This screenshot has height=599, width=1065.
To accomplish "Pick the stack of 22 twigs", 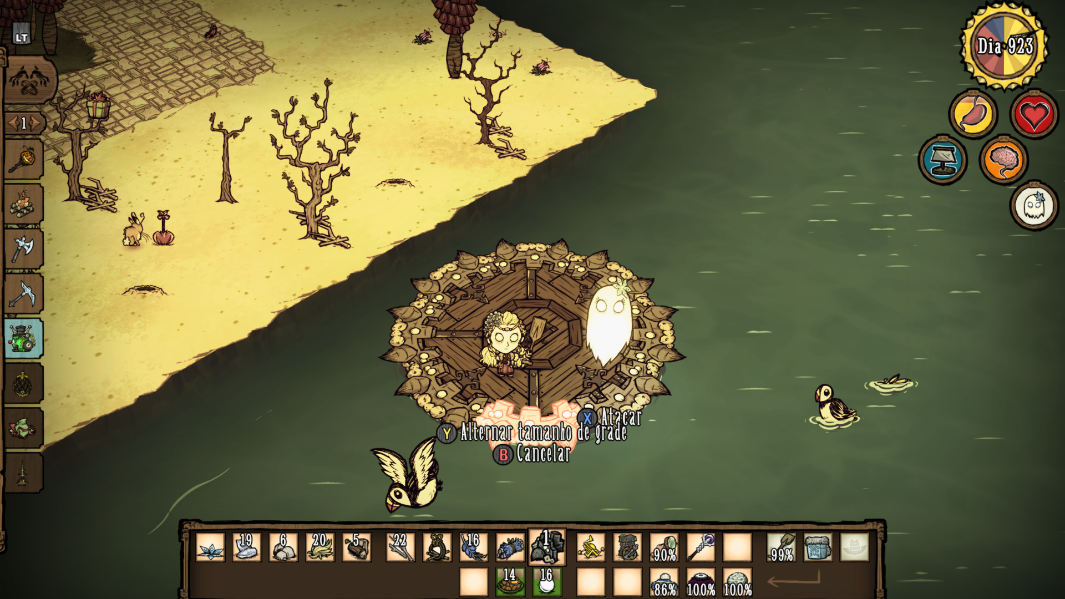I will 401,547.
